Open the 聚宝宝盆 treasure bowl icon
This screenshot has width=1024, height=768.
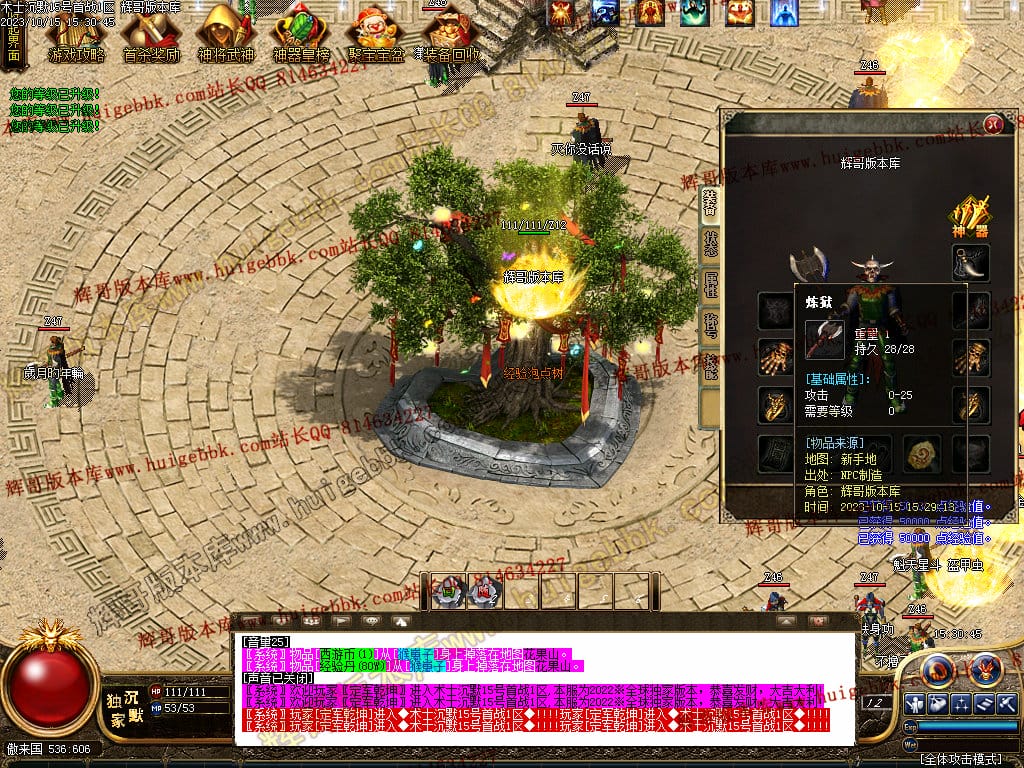375,35
